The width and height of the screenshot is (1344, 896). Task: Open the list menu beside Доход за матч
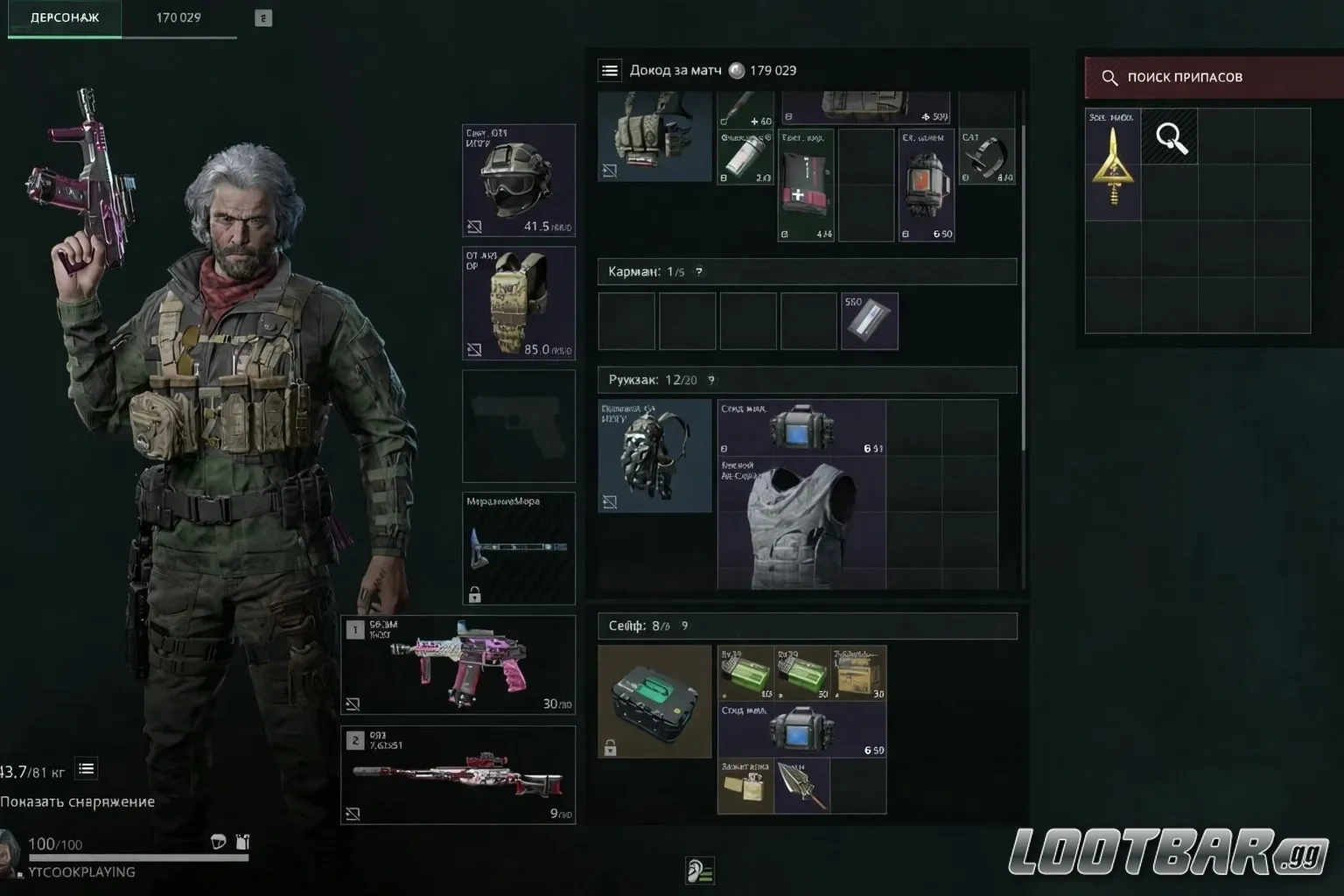click(610, 71)
